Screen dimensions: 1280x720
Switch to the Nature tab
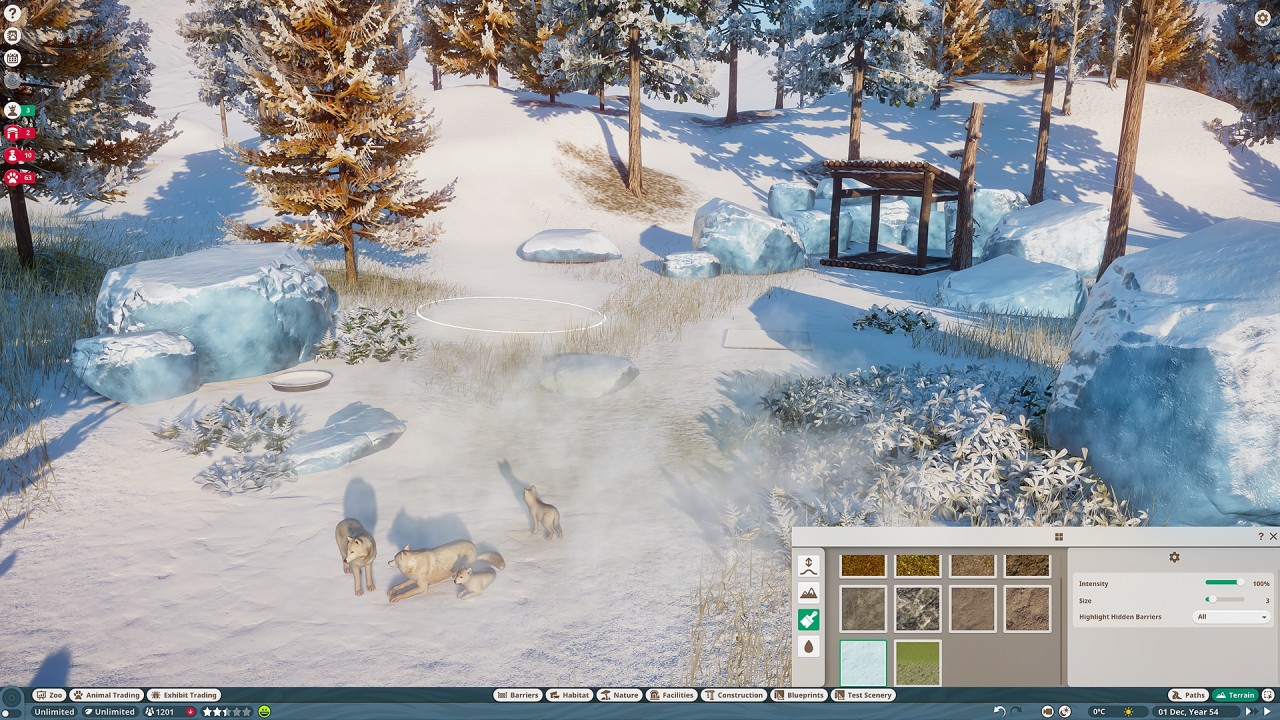click(620, 695)
